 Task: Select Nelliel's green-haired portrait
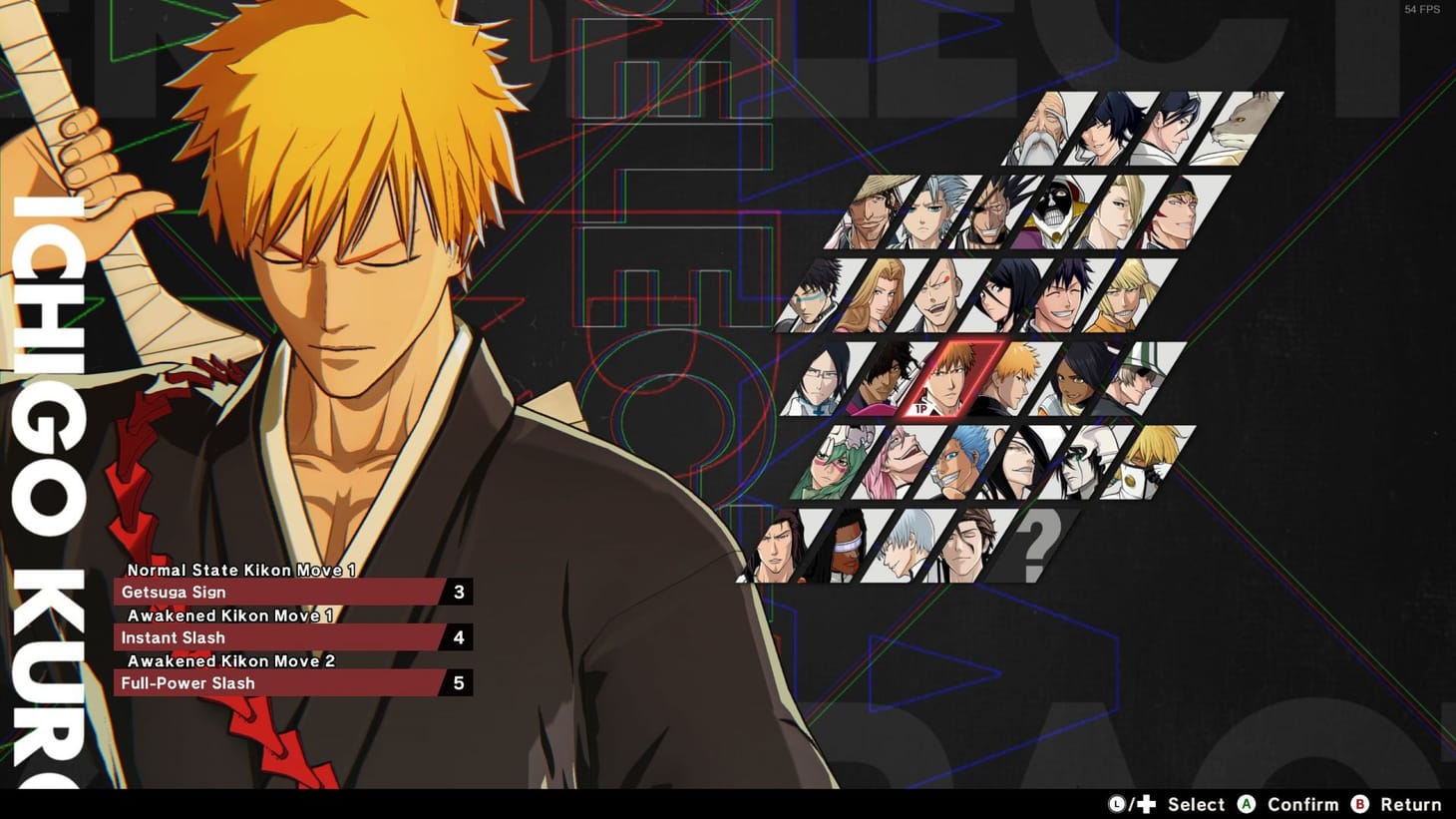(829, 466)
